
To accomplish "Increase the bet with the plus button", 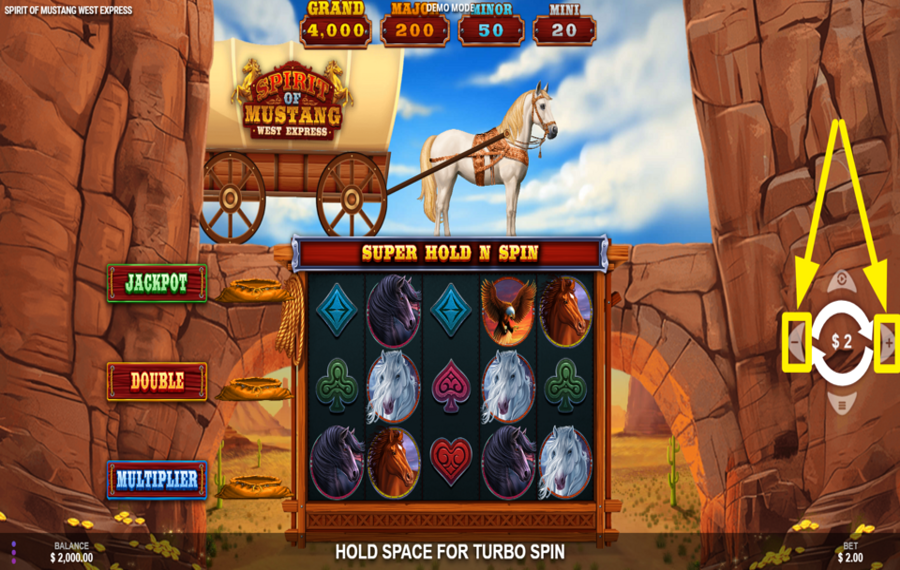I will click(x=887, y=343).
